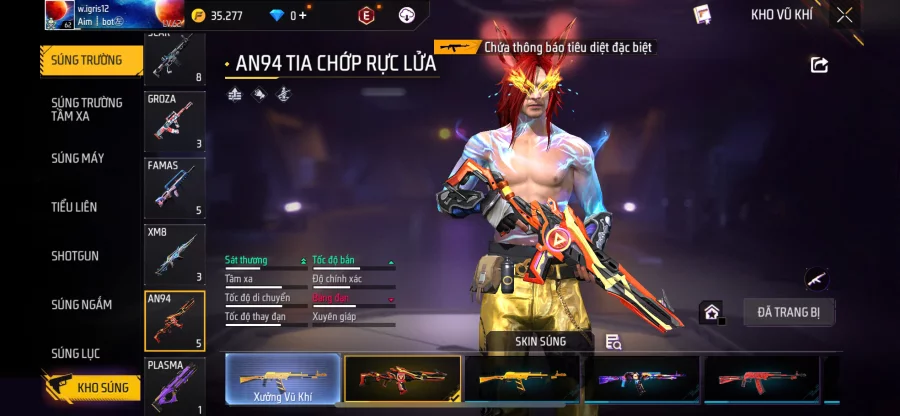The image size is (900, 416).
Task: Select the GROZA weapon in the list
Action: (x=175, y=122)
